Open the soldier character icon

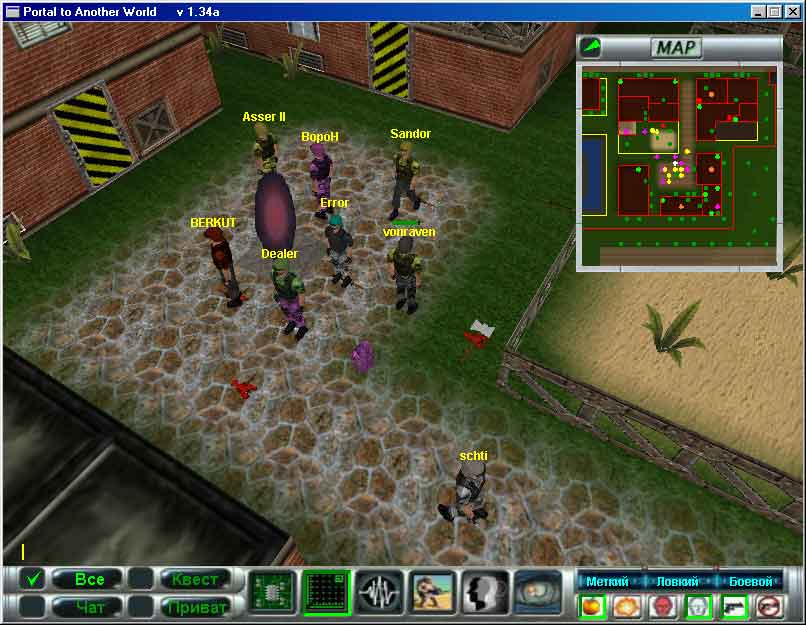[433, 592]
